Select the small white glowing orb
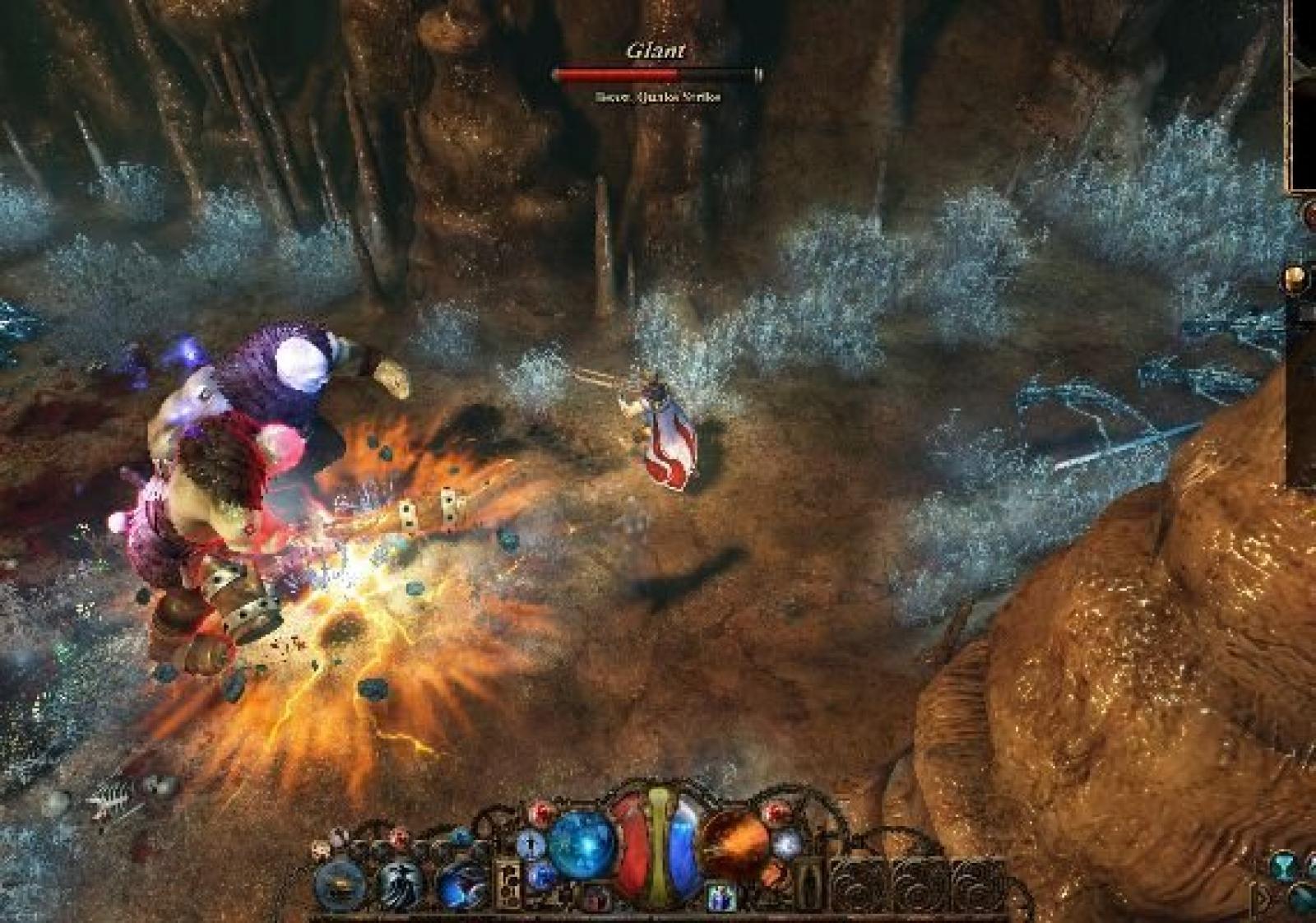 pos(787,843)
